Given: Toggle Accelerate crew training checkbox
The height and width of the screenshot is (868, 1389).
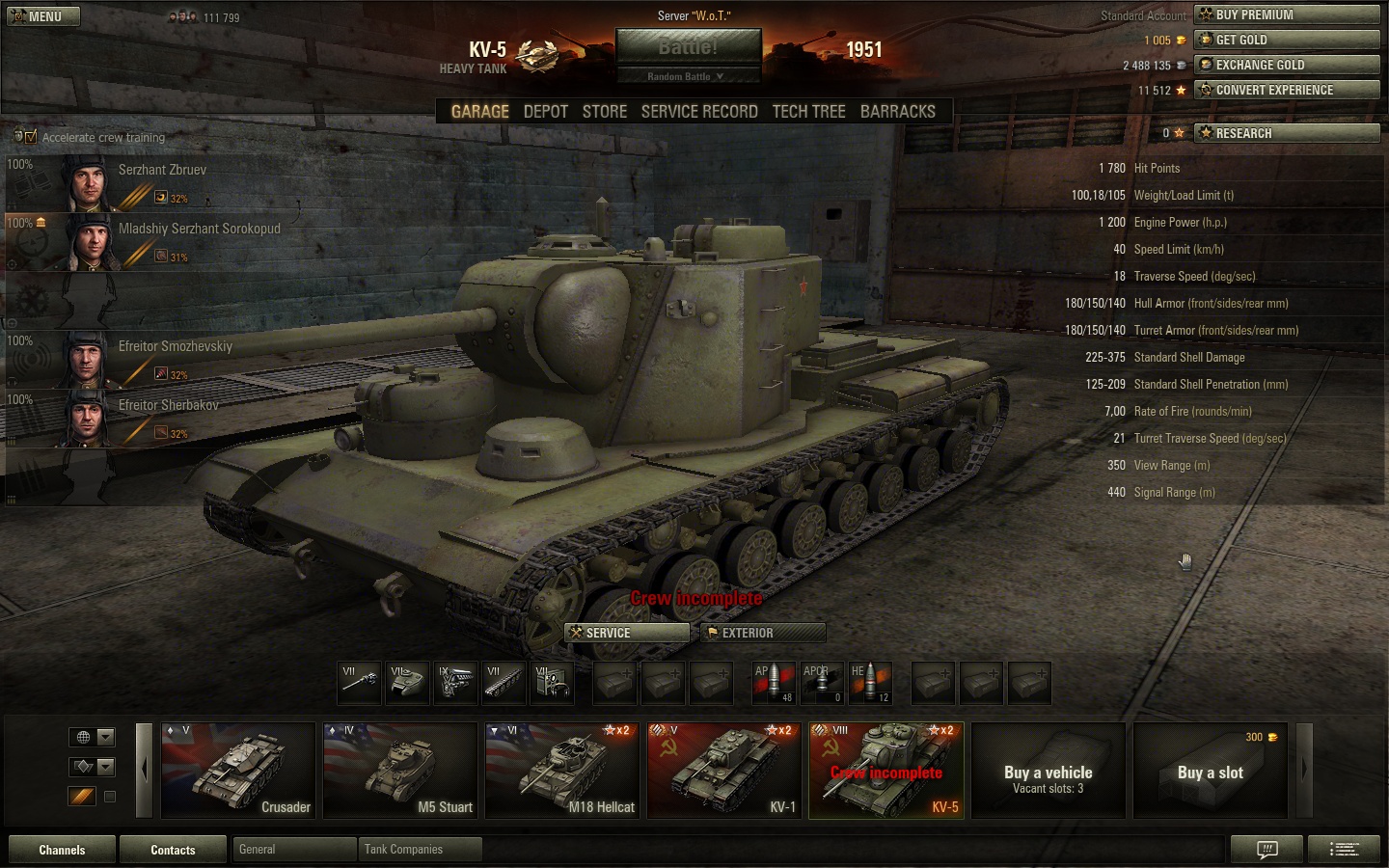Looking at the screenshot, I should [30, 137].
